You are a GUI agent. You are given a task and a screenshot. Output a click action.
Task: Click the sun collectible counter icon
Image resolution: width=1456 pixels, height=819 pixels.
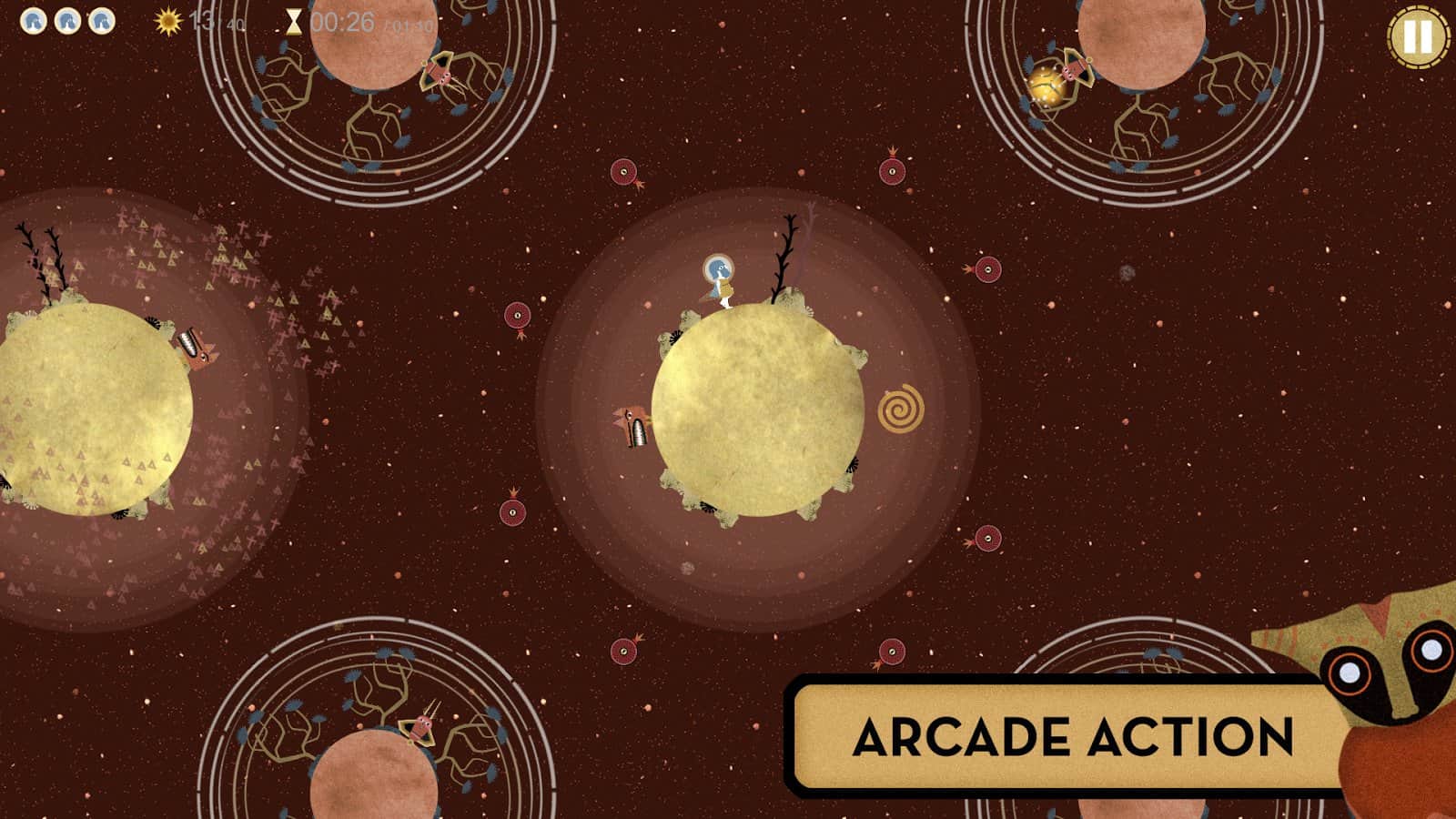click(167, 20)
